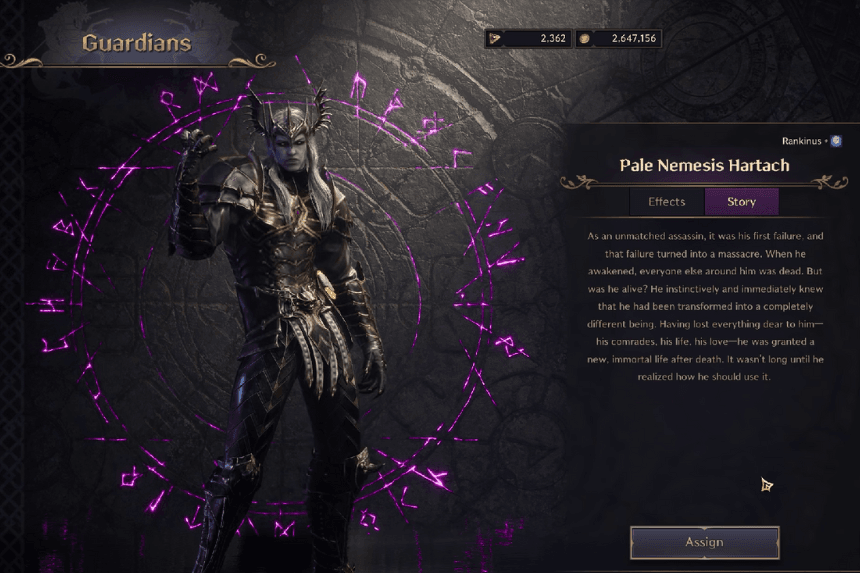Assign Pale Nemesis Hartach as guardian
The height and width of the screenshot is (573, 860).
pos(704,542)
